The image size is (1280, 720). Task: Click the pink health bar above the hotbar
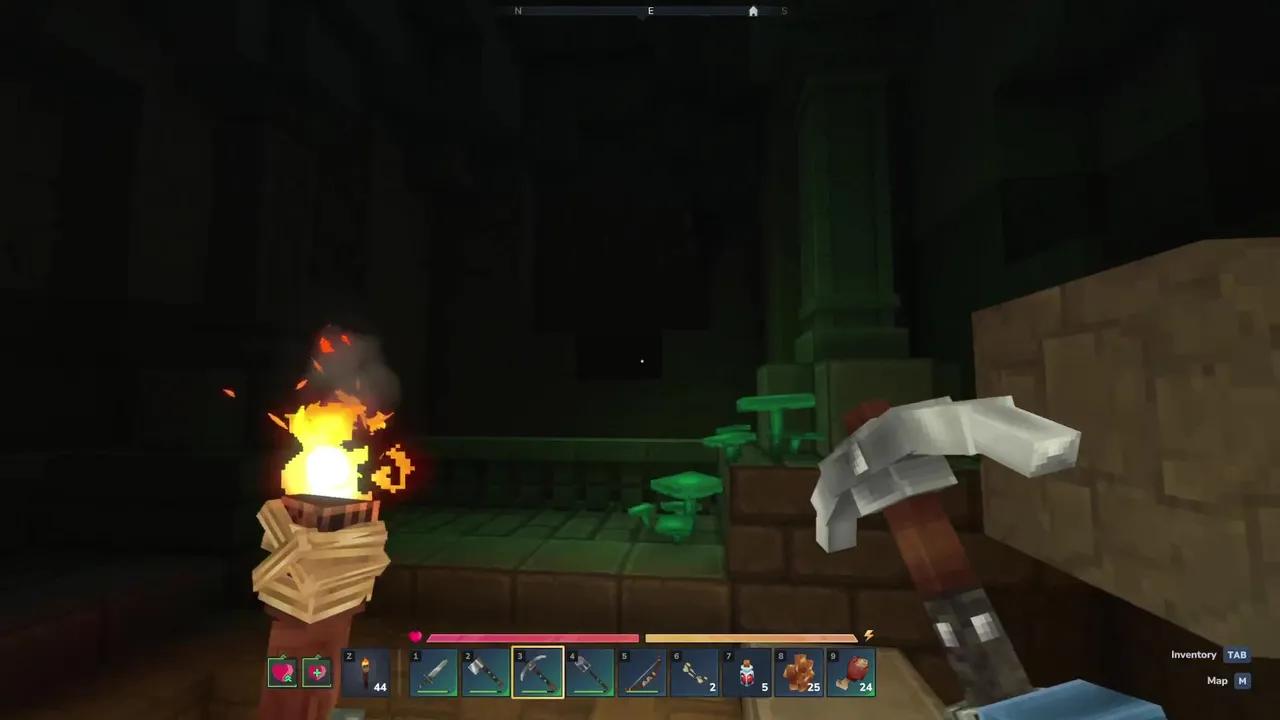533,637
